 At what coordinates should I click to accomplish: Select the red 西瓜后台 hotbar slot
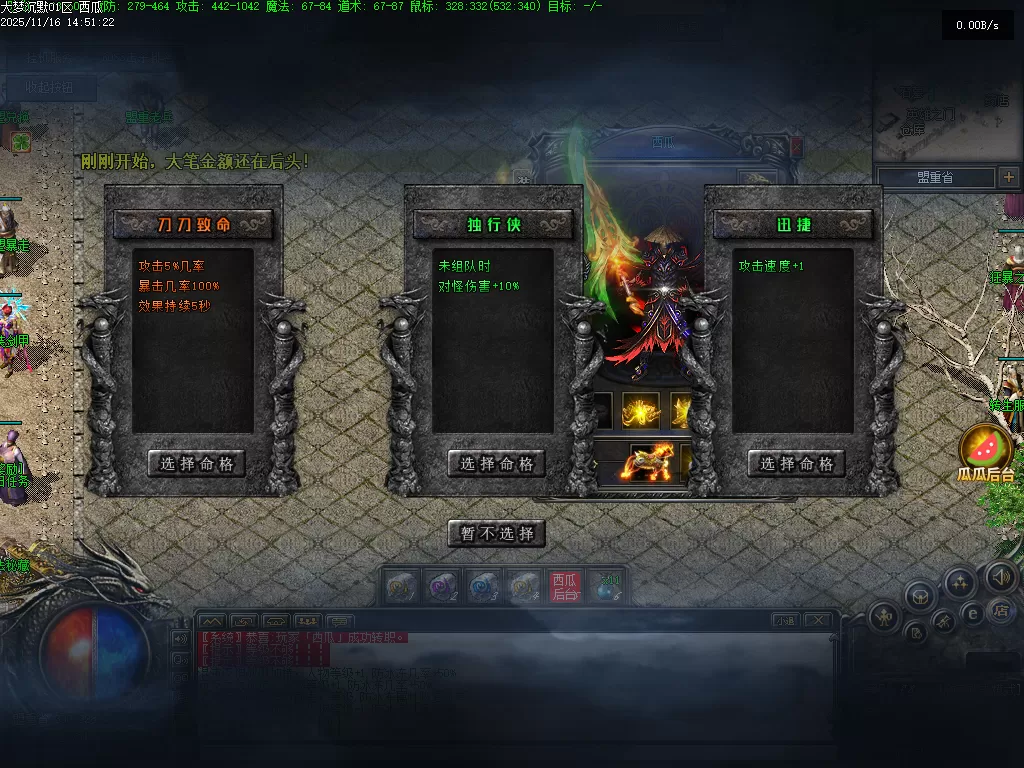[x=564, y=587]
